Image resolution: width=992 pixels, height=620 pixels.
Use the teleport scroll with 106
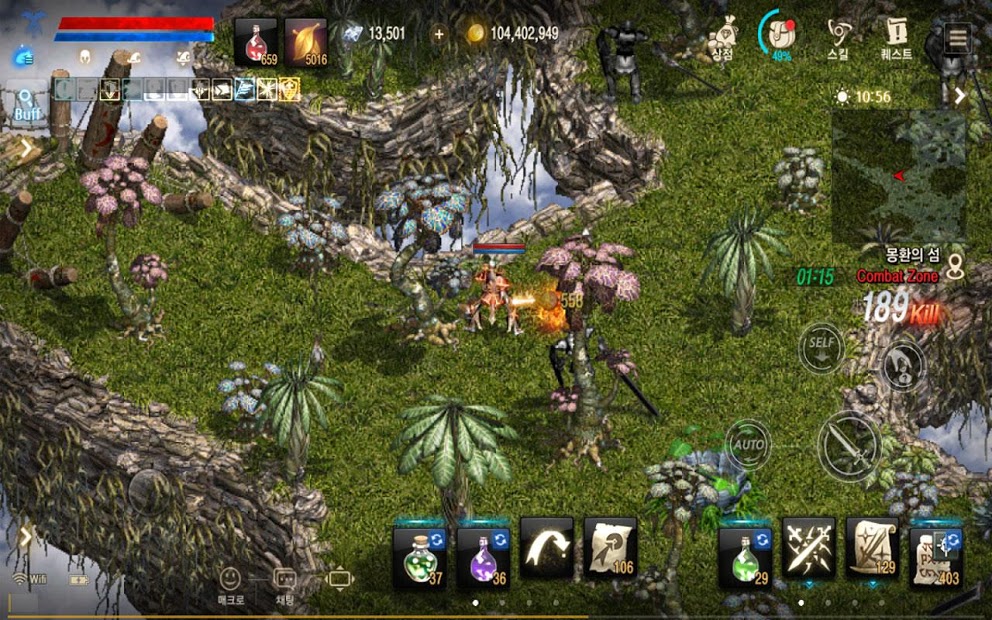(x=610, y=547)
